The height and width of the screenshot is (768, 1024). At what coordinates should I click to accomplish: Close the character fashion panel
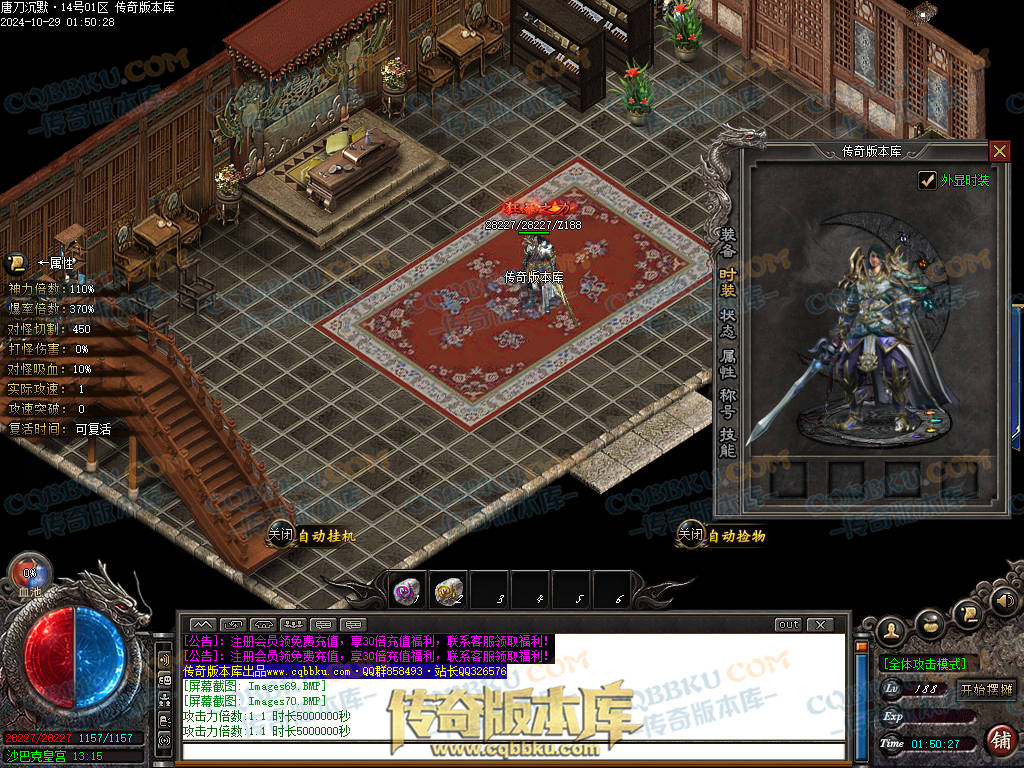(999, 151)
